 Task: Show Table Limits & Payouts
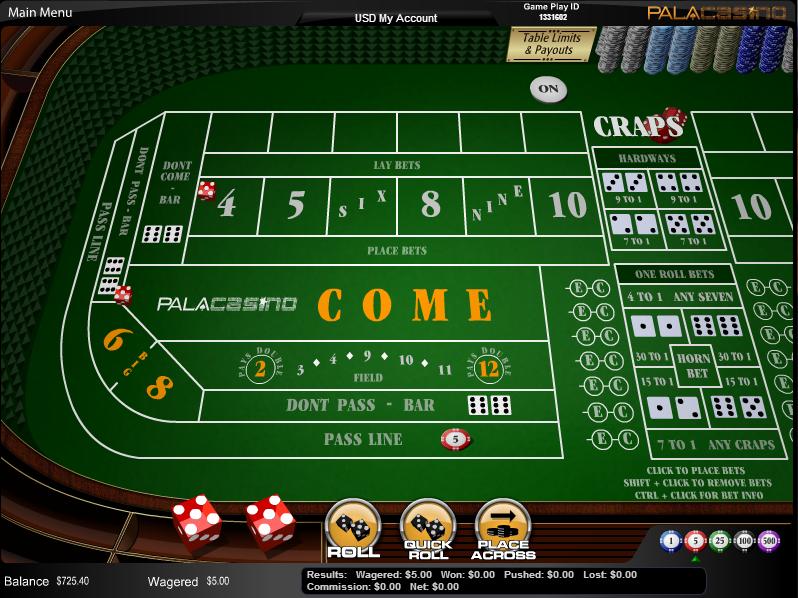tap(552, 44)
